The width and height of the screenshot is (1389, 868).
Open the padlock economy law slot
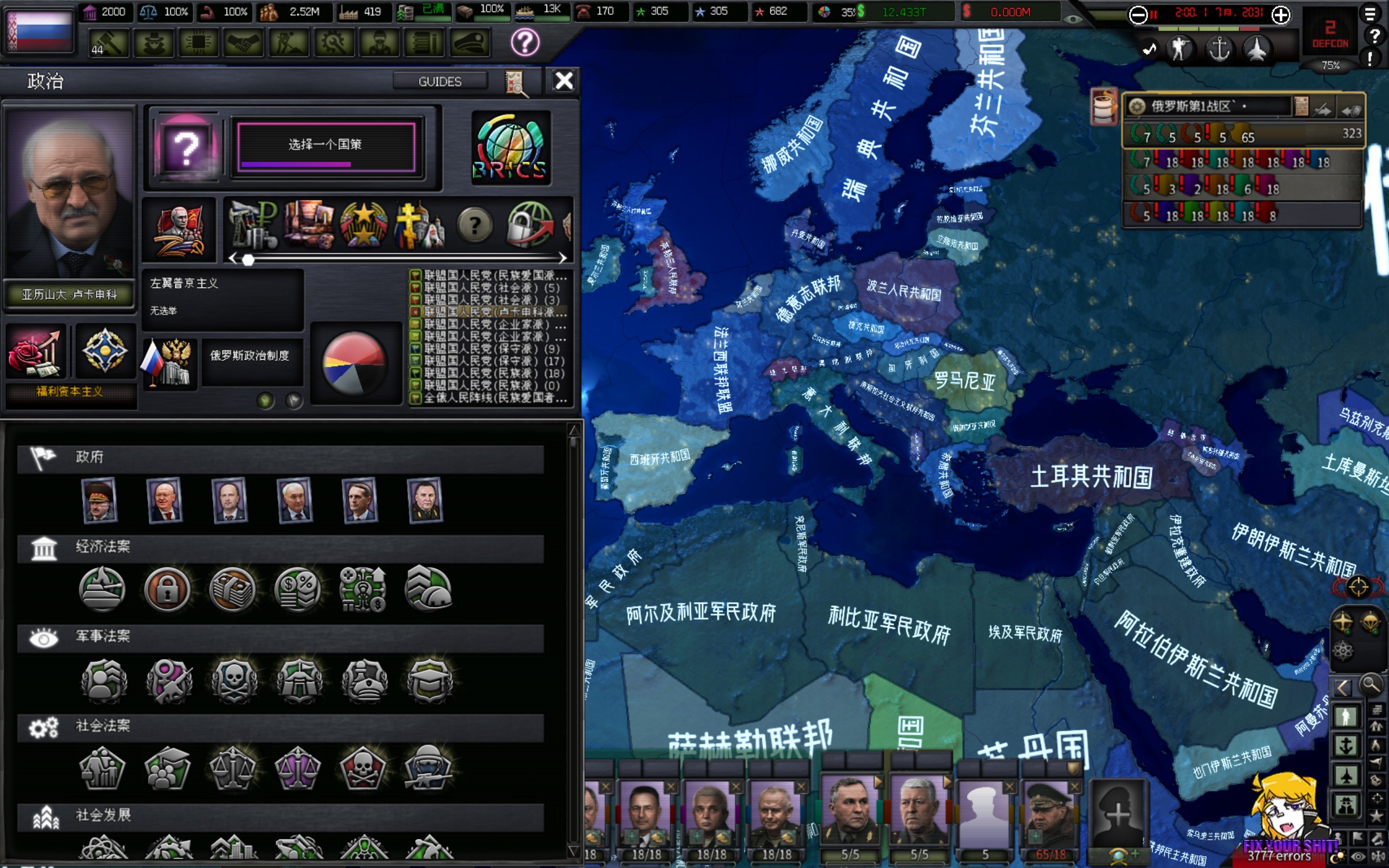pyautogui.click(x=167, y=590)
